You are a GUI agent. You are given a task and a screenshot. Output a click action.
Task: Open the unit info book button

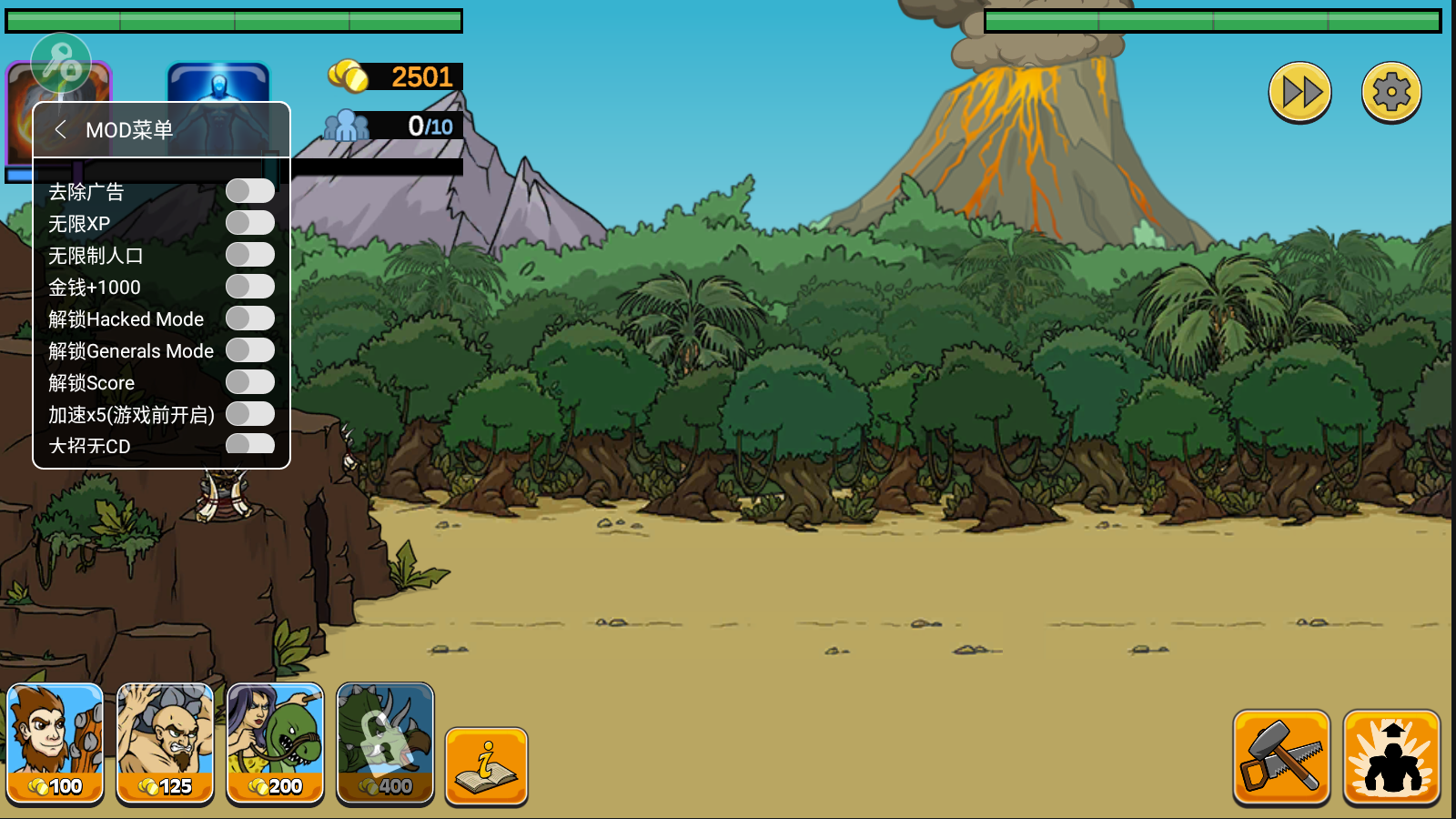[x=487, y=766]
